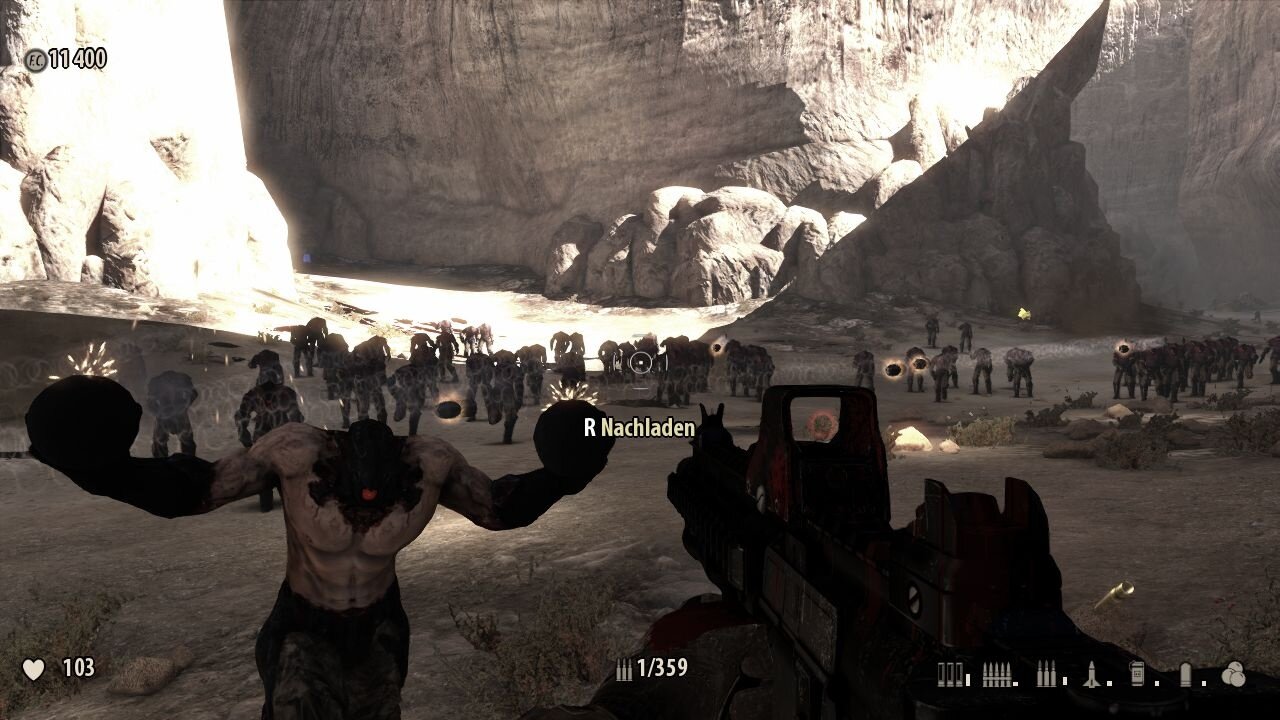Image resolution: width=1280 pixels, height=720 pixels.
Task: Choose the cannonballs ammo icon
Action: [1233, 675]
